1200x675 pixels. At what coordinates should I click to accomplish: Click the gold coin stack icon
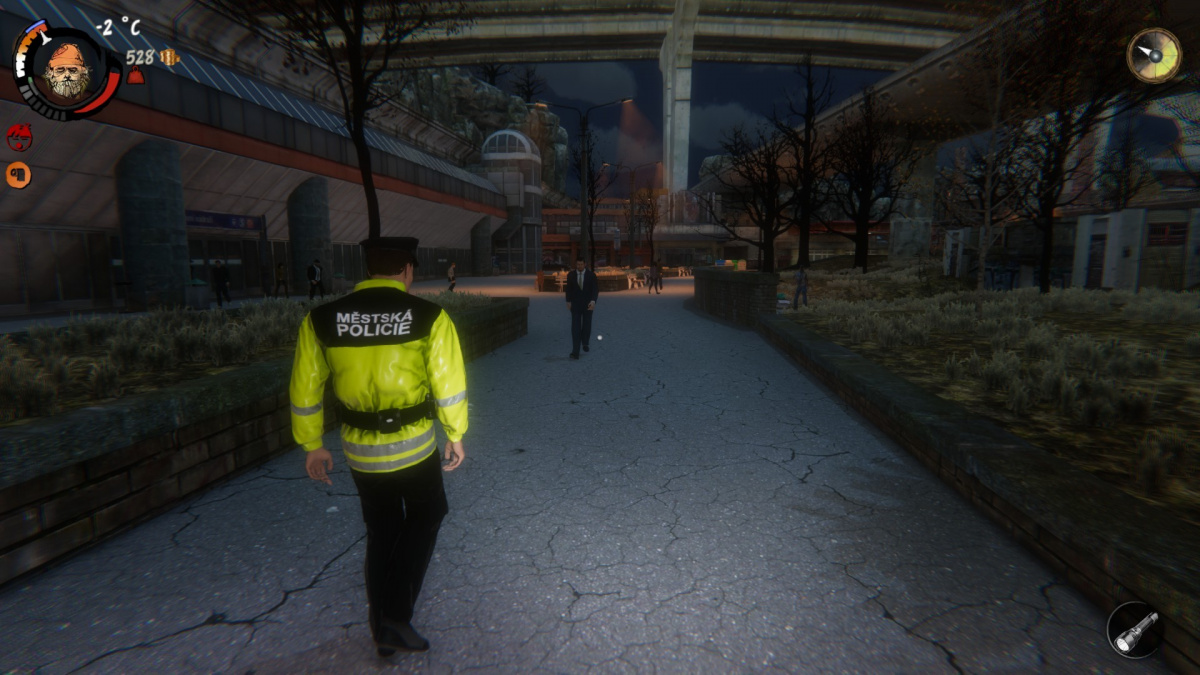[169, 57]
